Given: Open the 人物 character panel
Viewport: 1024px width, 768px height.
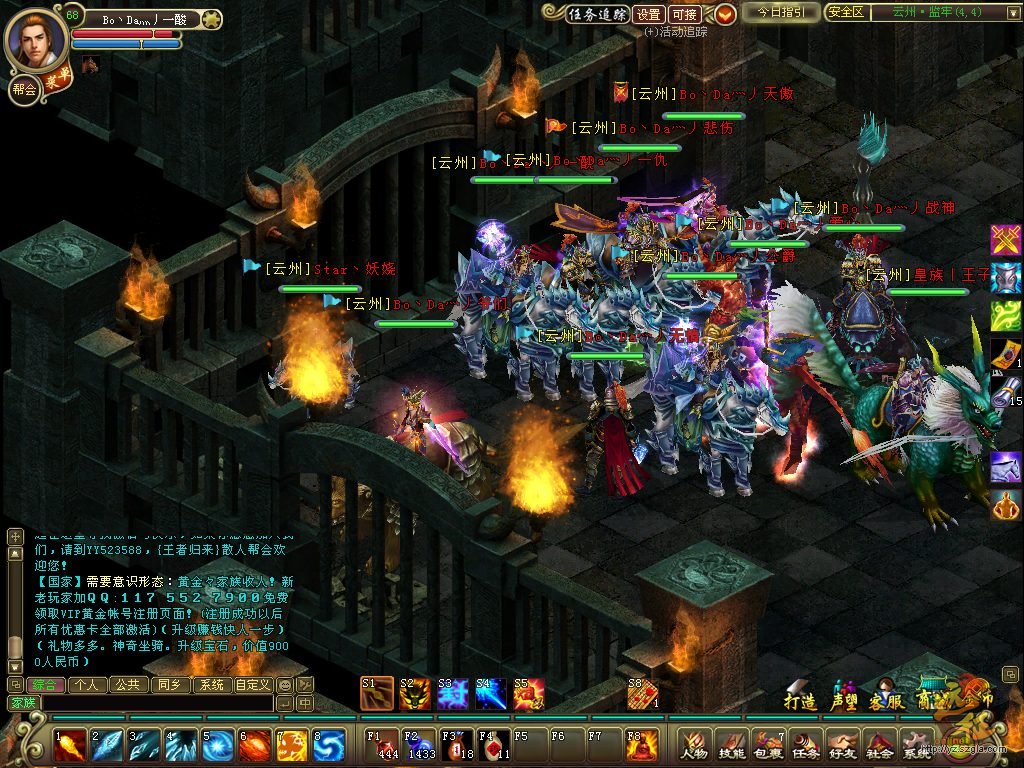Looking at the screenshot, I should point(694,745).
